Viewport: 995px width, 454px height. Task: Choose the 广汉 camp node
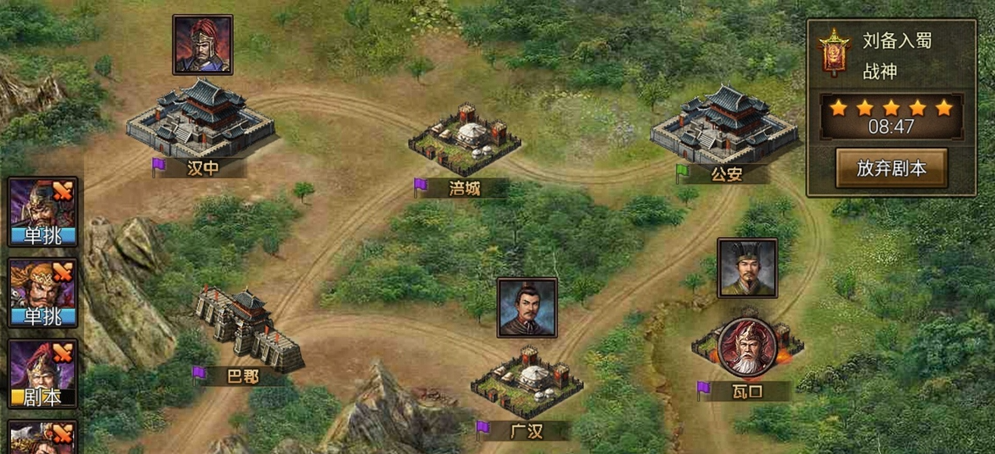point(520,383)
